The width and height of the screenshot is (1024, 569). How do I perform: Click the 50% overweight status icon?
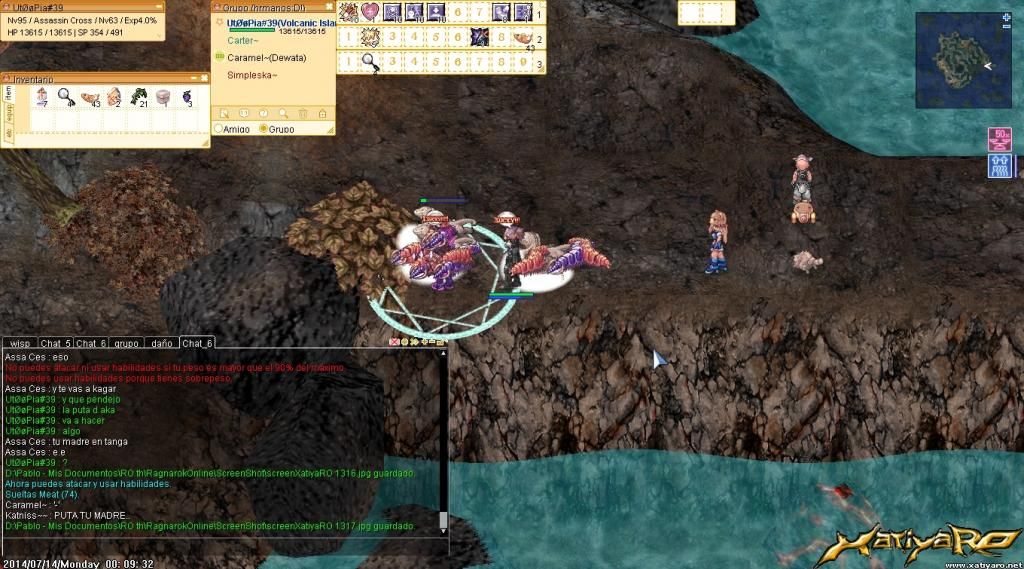point(999,138)
